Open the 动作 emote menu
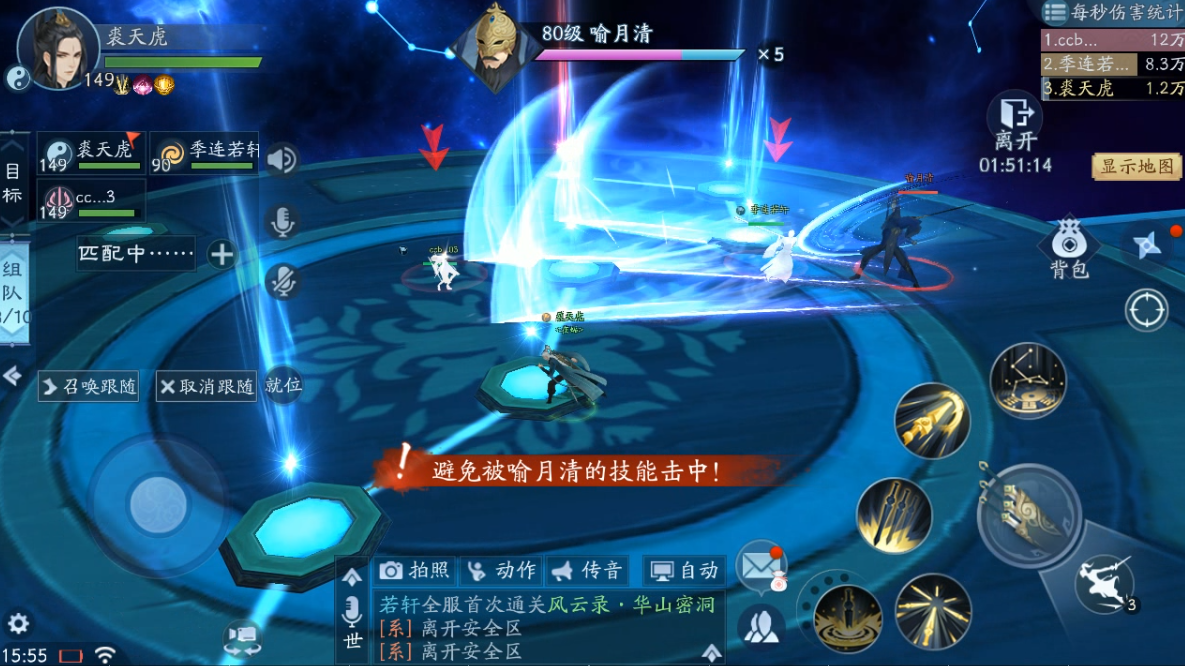Viewport: 1185px width, 666px height. pos(502,570)
